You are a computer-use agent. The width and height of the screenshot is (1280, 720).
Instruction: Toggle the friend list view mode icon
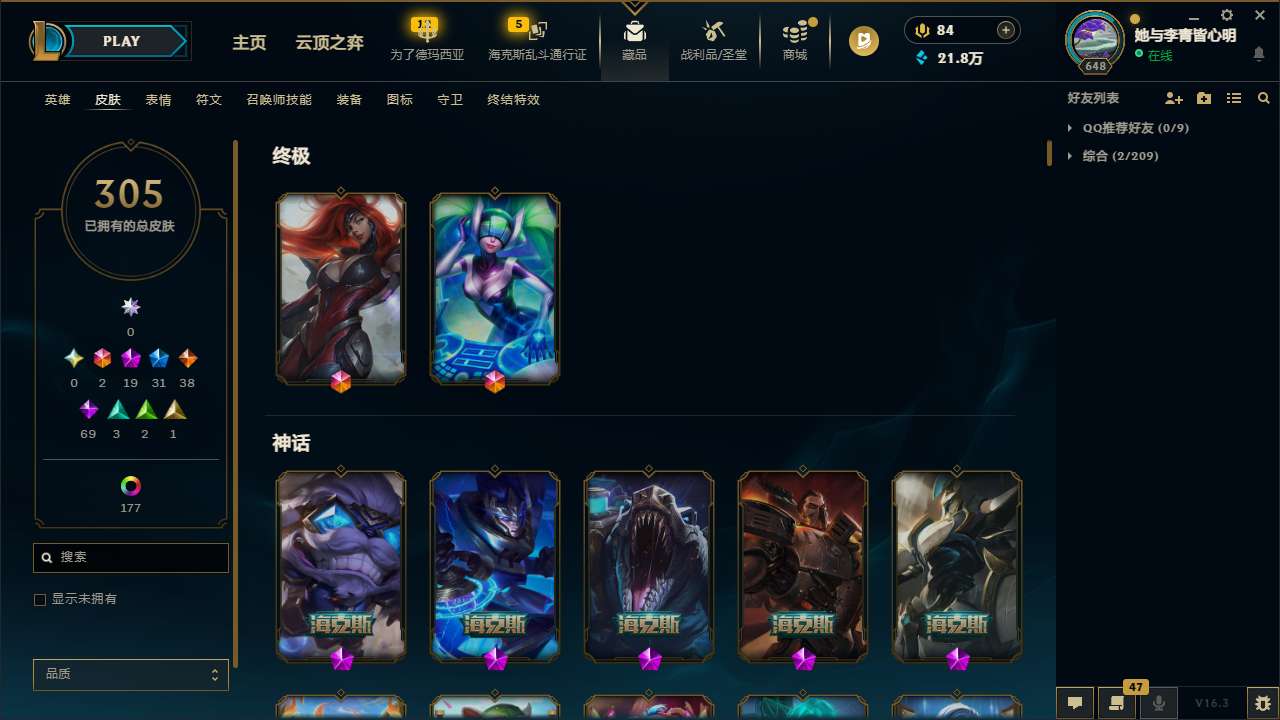pyautogui.click(x=1234, y=98)
